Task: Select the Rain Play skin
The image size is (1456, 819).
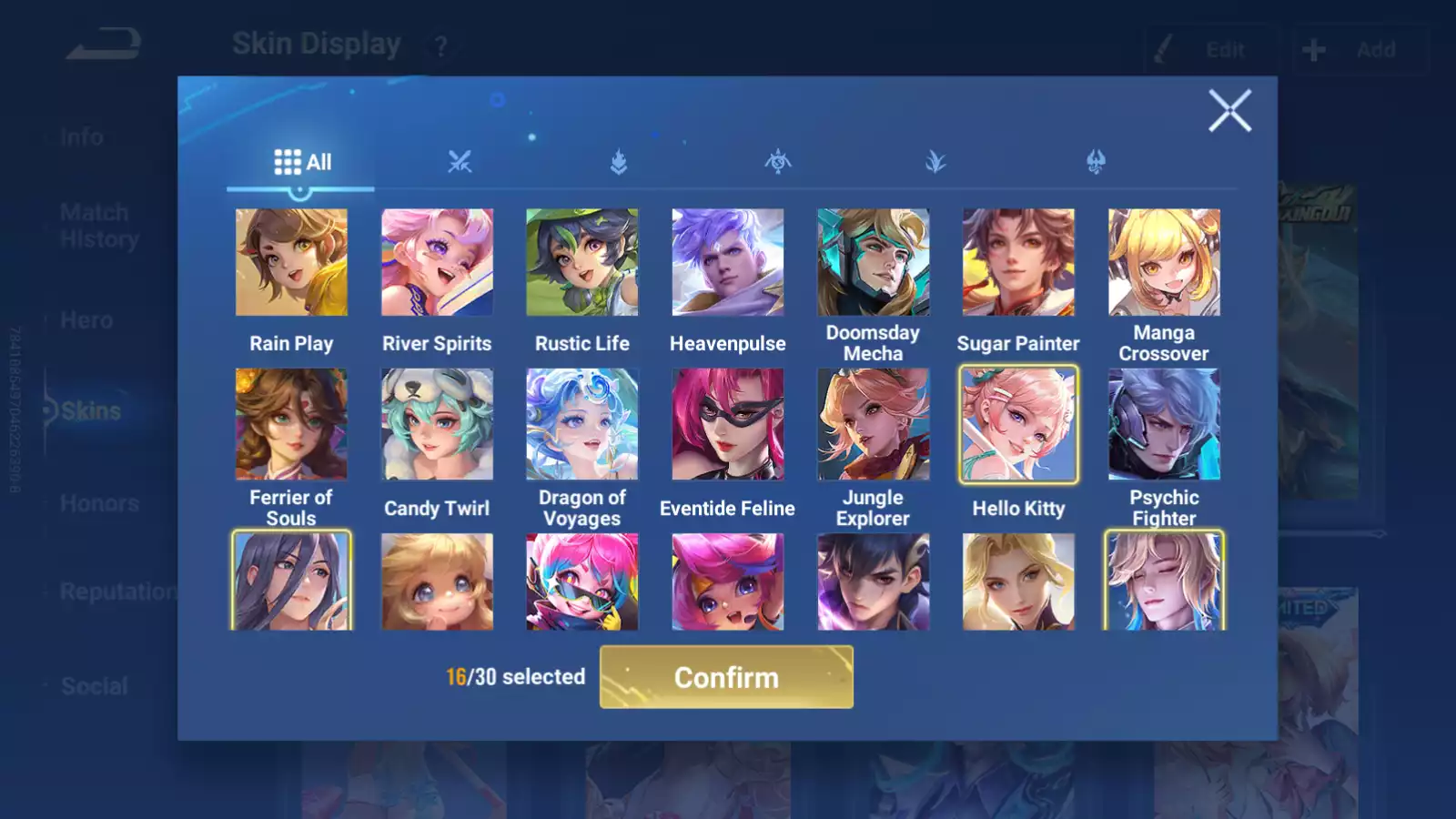Action: click(291, 263)
